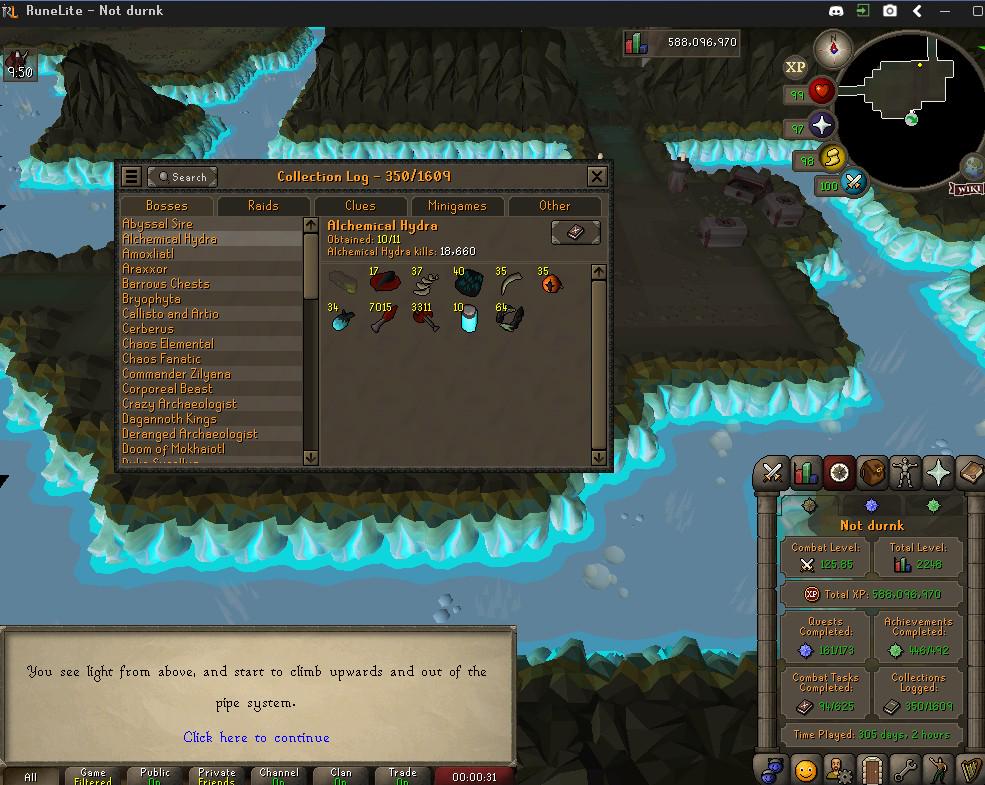Open the Minigames tab
Viewport: 985px width, 785px height.
coord(457,206)
